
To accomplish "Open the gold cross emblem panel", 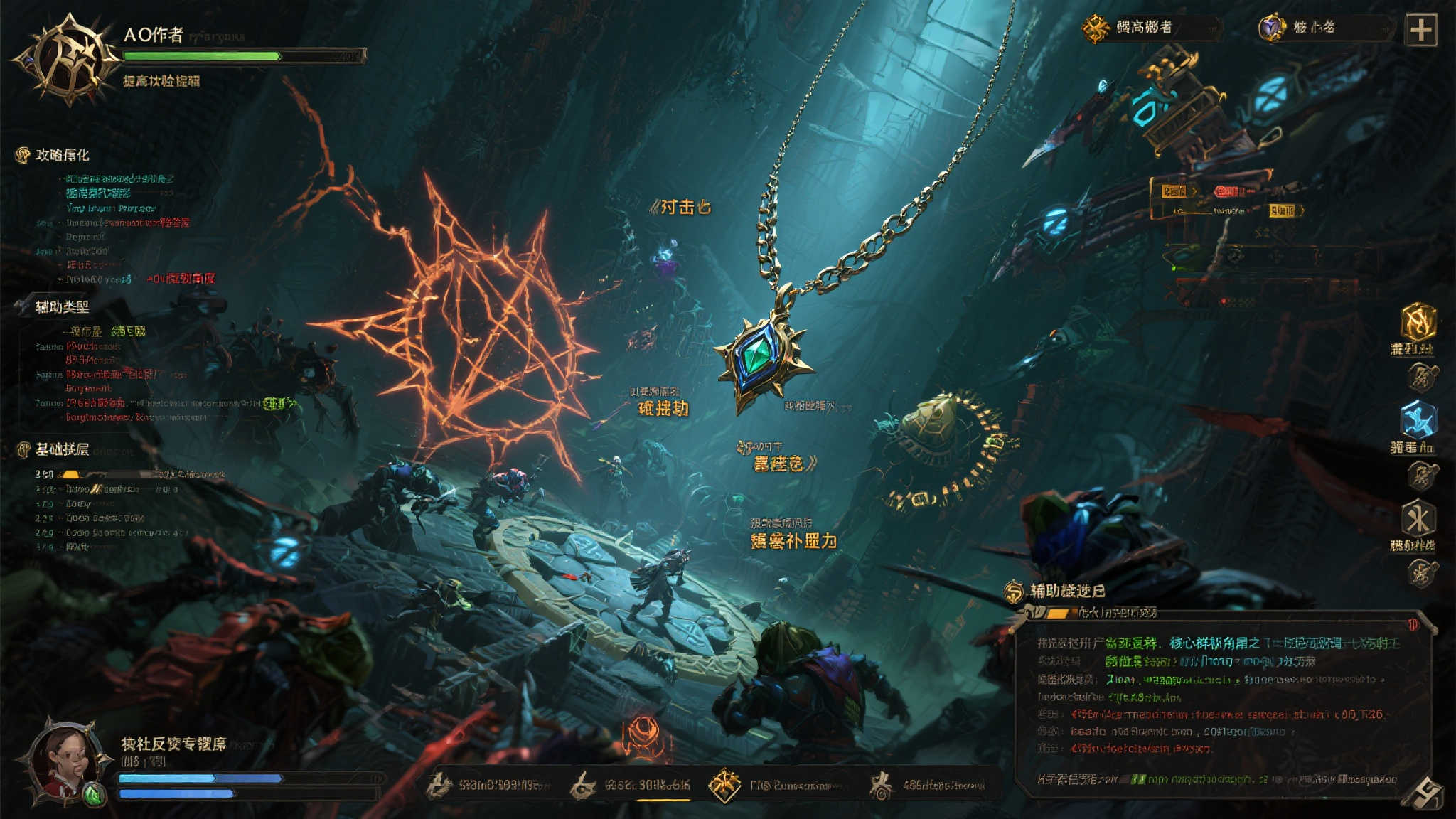I will pos(1096,28).
